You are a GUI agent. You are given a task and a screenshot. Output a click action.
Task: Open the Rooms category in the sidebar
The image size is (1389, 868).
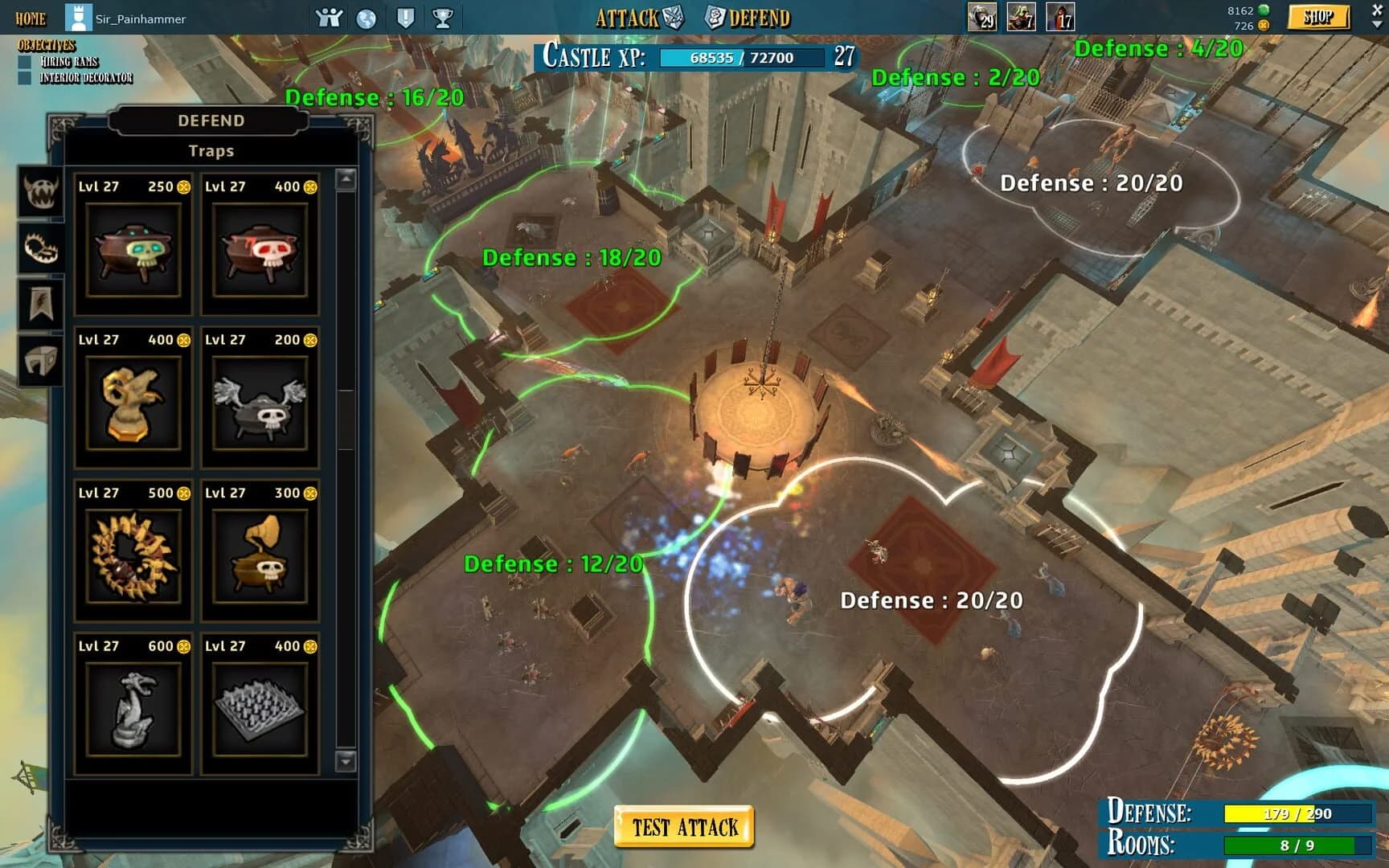(39, 358)
